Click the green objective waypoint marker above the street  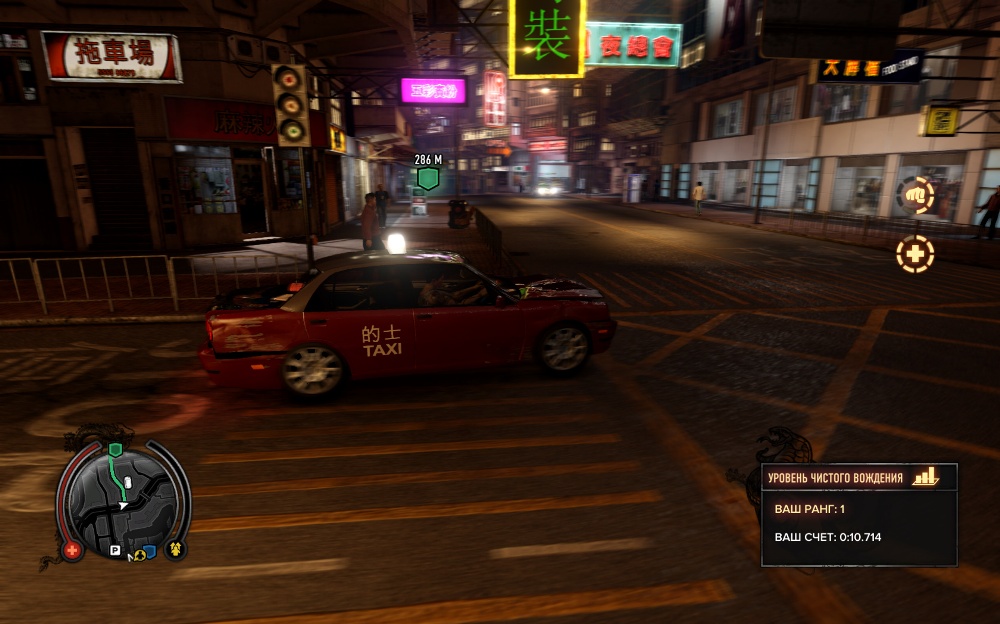coord(428,179)
